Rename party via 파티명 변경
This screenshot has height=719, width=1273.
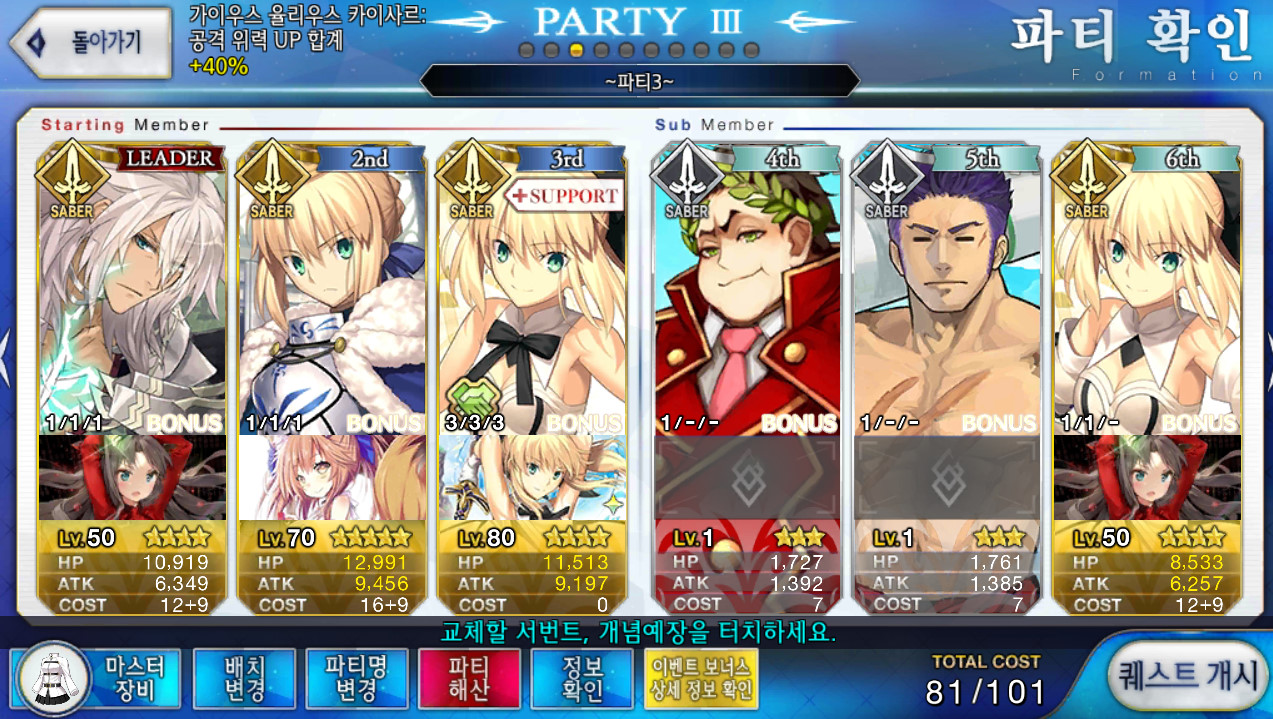[x=356, y=678]
